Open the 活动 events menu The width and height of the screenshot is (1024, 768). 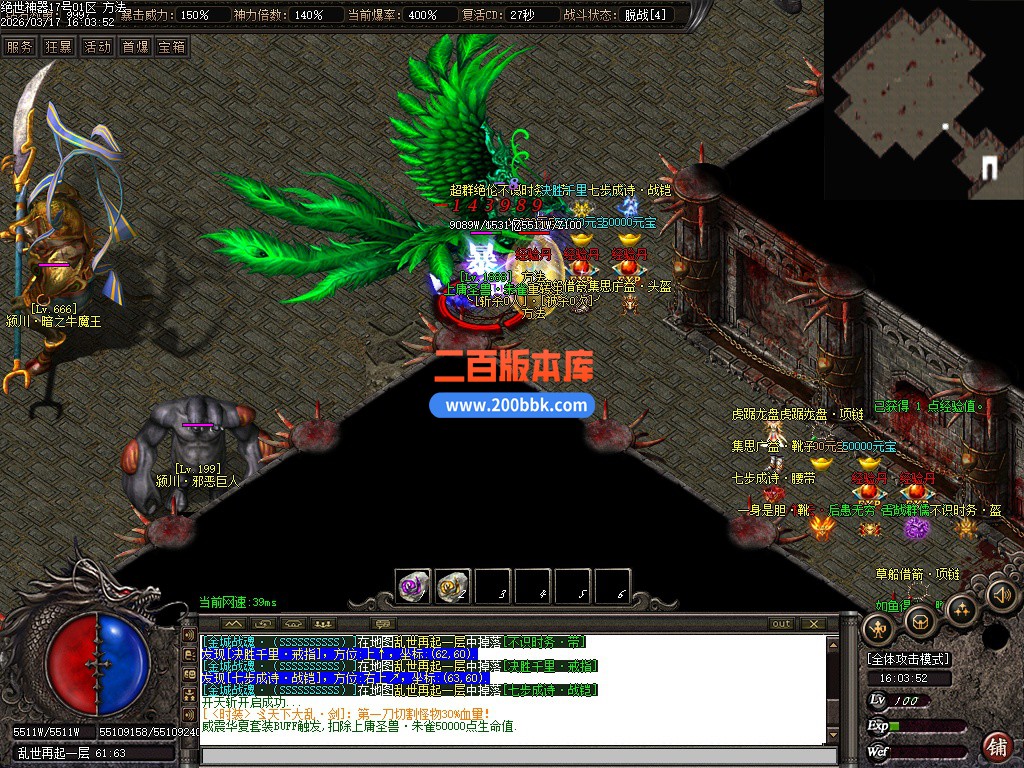click(x=97, y=46)
